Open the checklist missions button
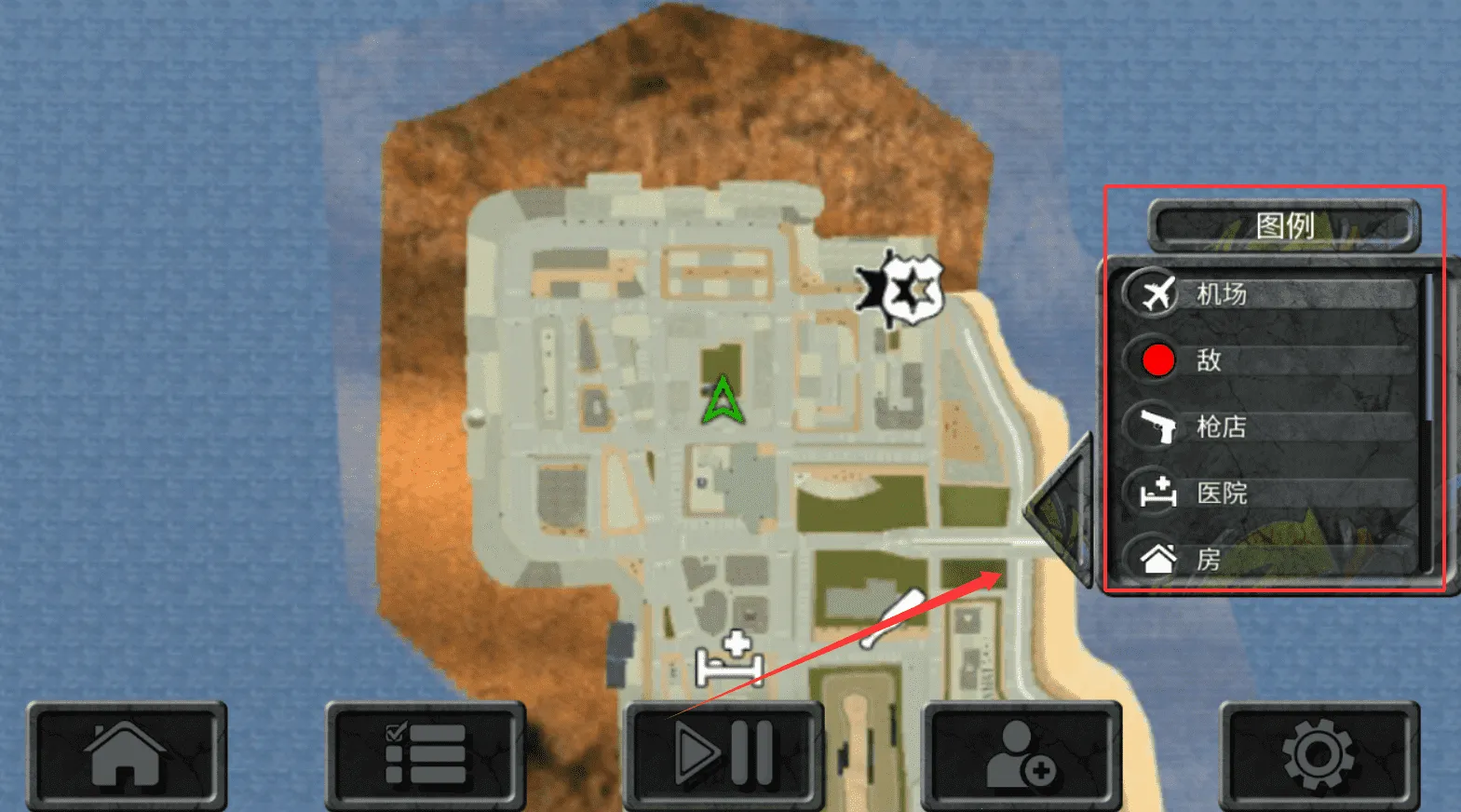 426,755
